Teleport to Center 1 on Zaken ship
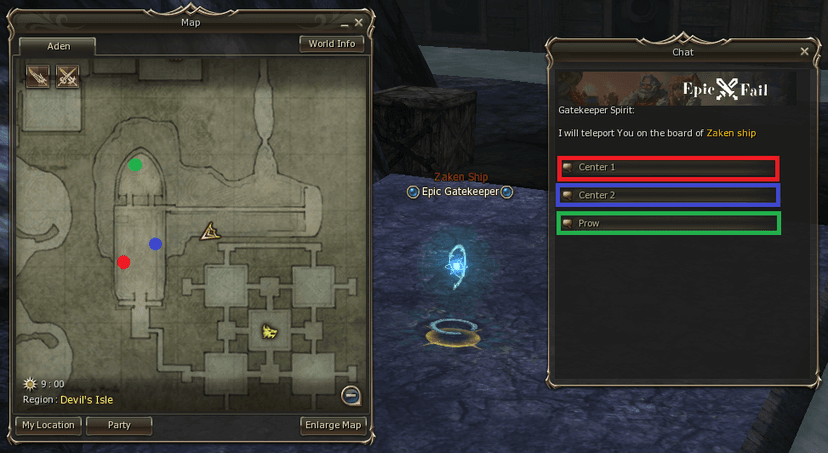This screenshot has height=453, width=828. [x=668, y=168]
